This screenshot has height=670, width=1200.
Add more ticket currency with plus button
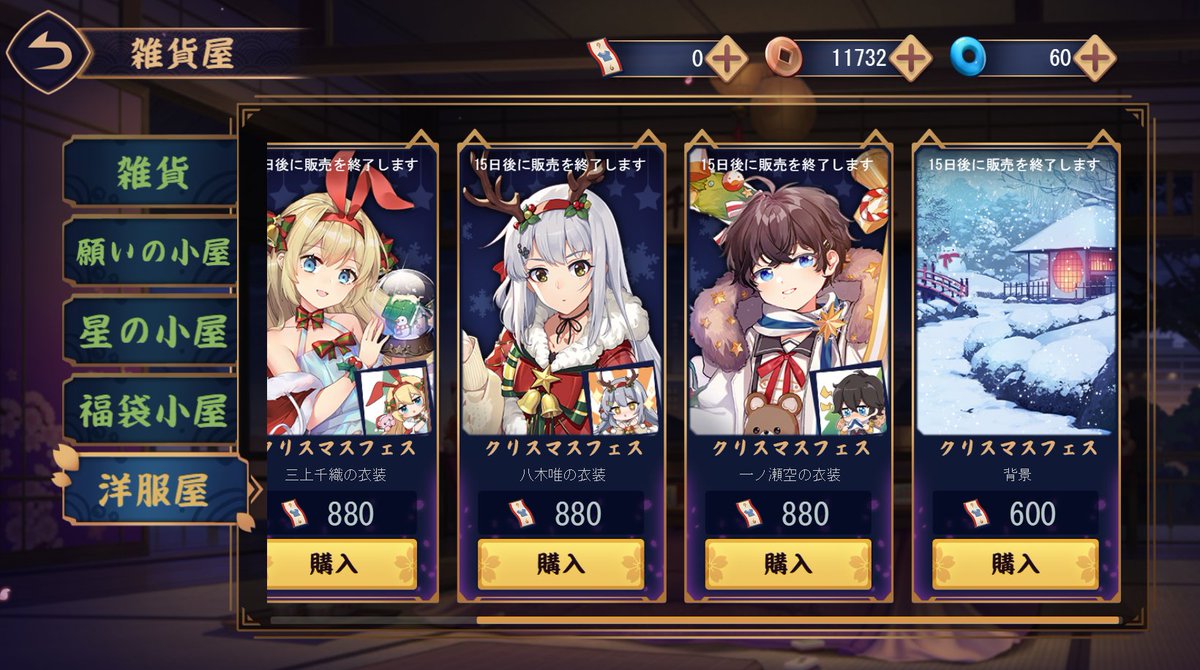tap(727, 58)
